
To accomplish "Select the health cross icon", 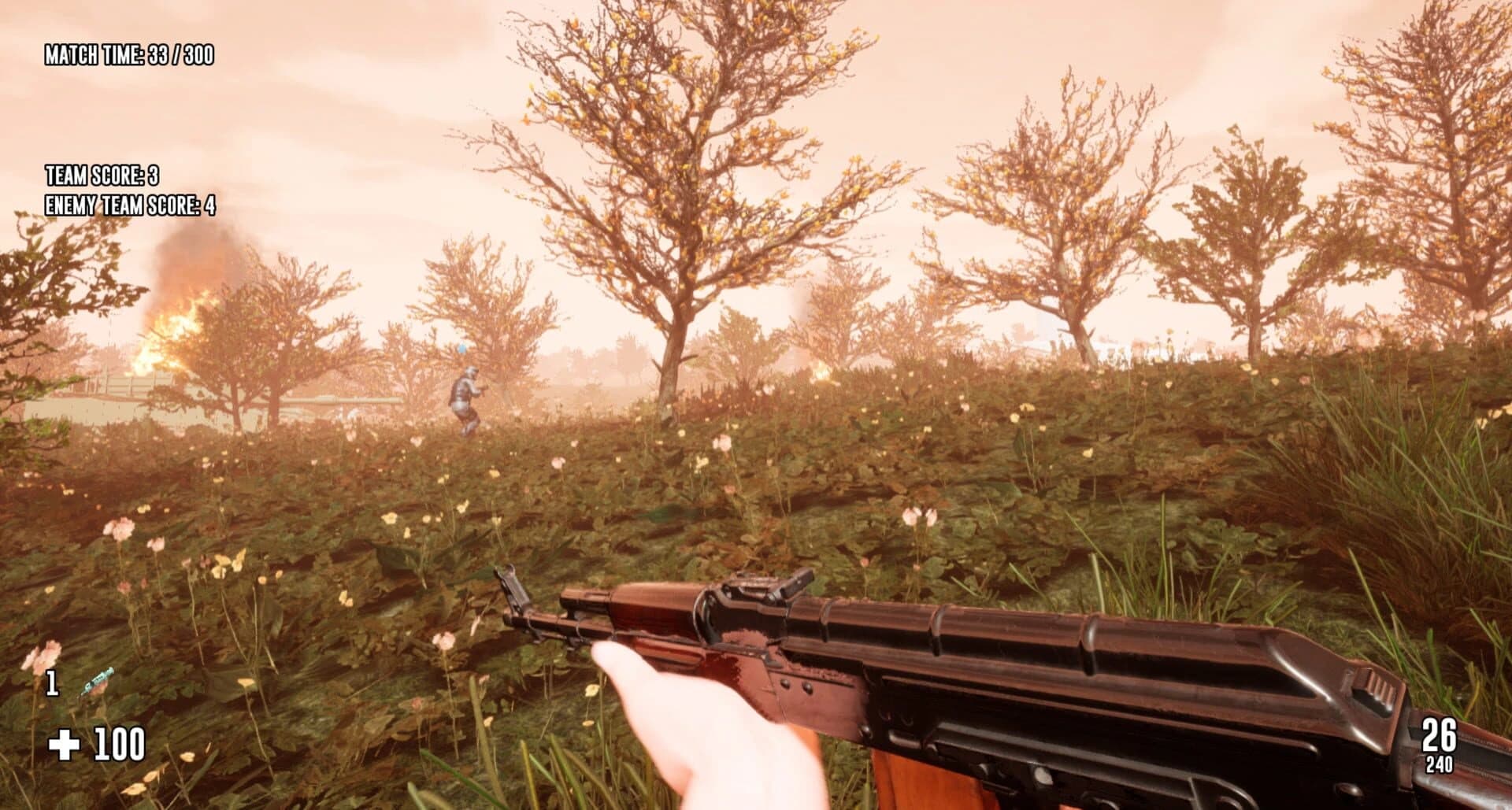I will click(x=65, y=743).
